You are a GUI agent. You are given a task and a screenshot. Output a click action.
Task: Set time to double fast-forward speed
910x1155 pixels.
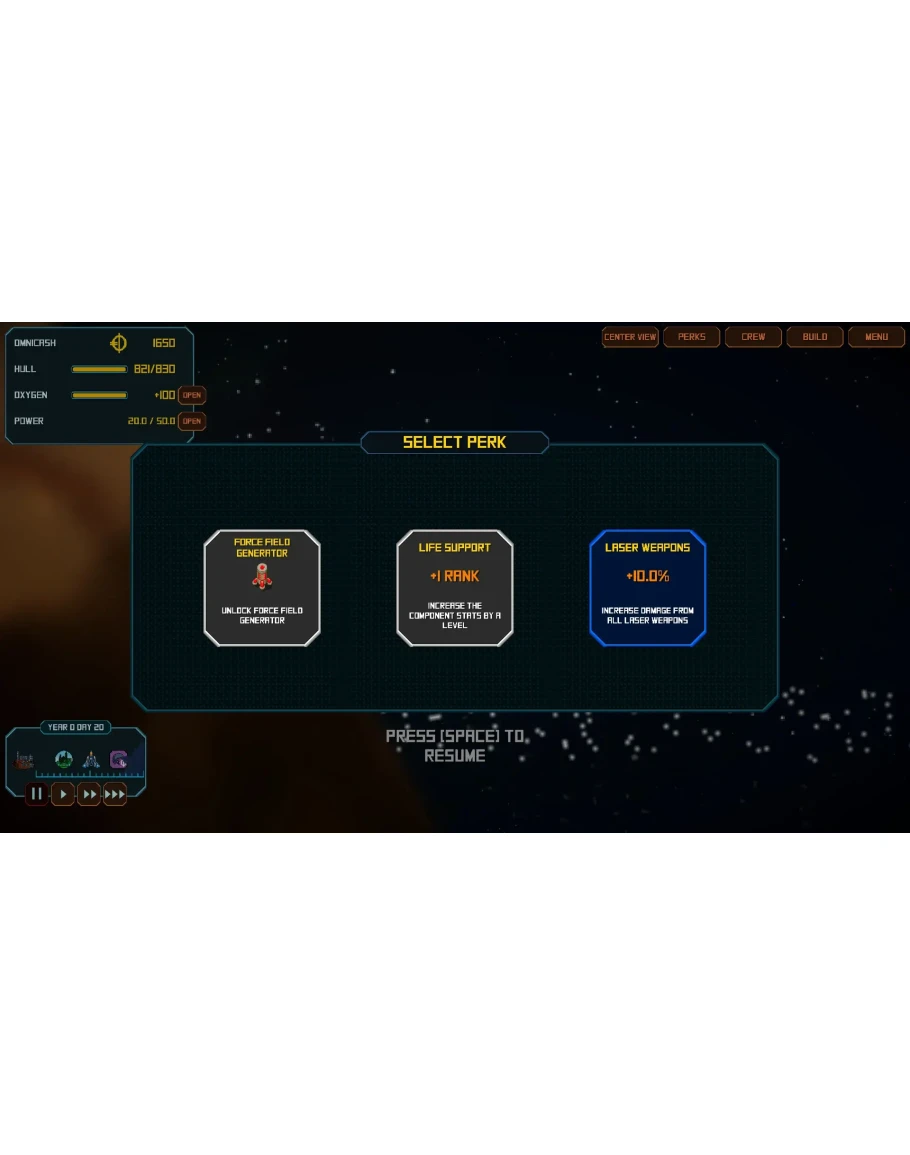(89, 794)
